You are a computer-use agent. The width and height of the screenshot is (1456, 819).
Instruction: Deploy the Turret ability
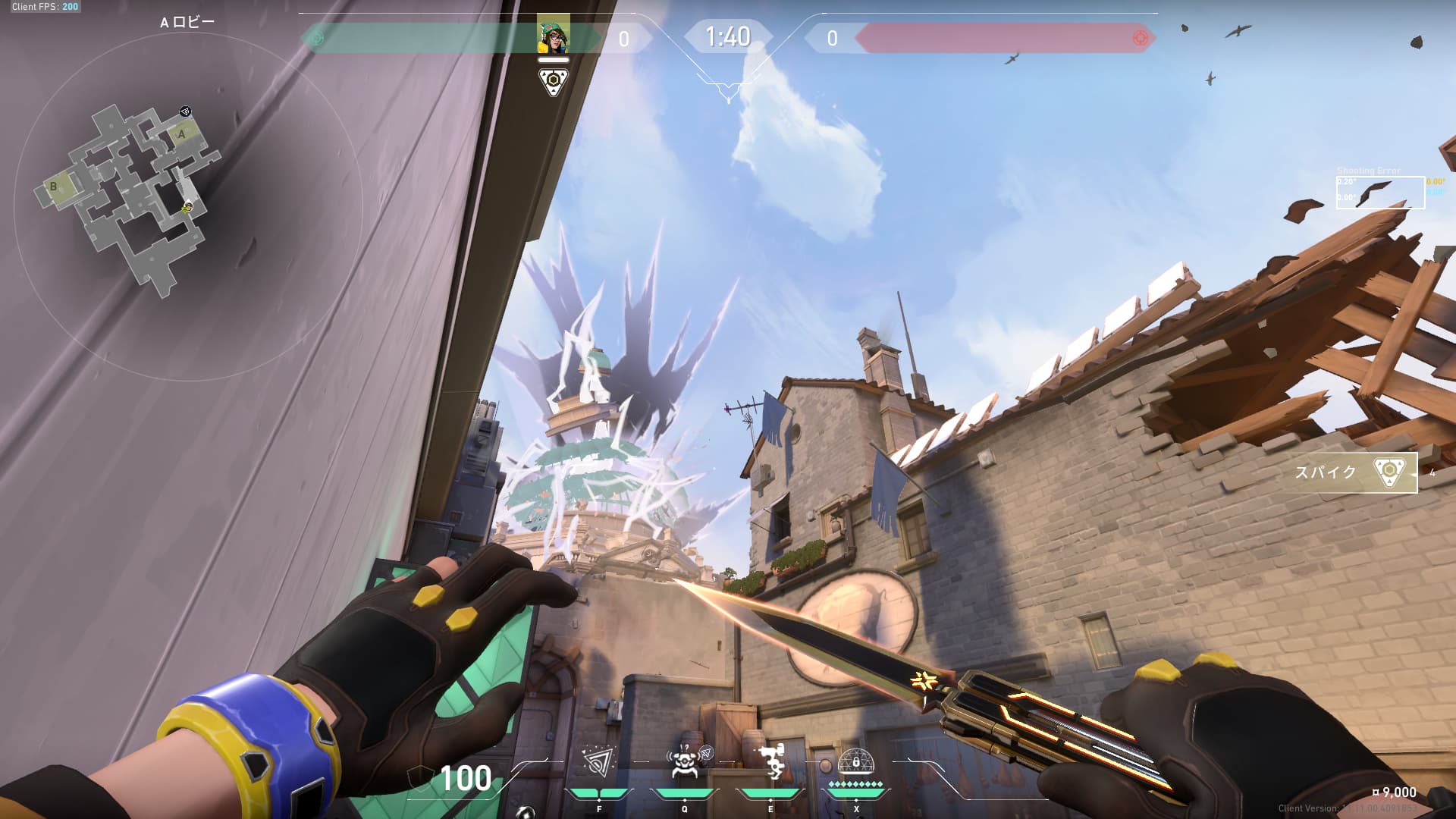pos(771,762)
